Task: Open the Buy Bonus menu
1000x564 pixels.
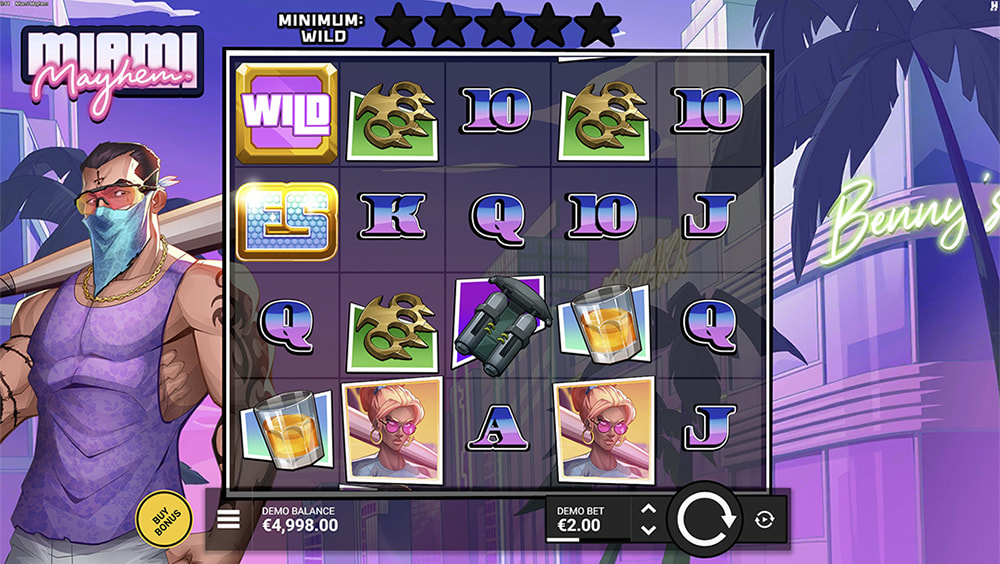Action: [x=164, y=520]
